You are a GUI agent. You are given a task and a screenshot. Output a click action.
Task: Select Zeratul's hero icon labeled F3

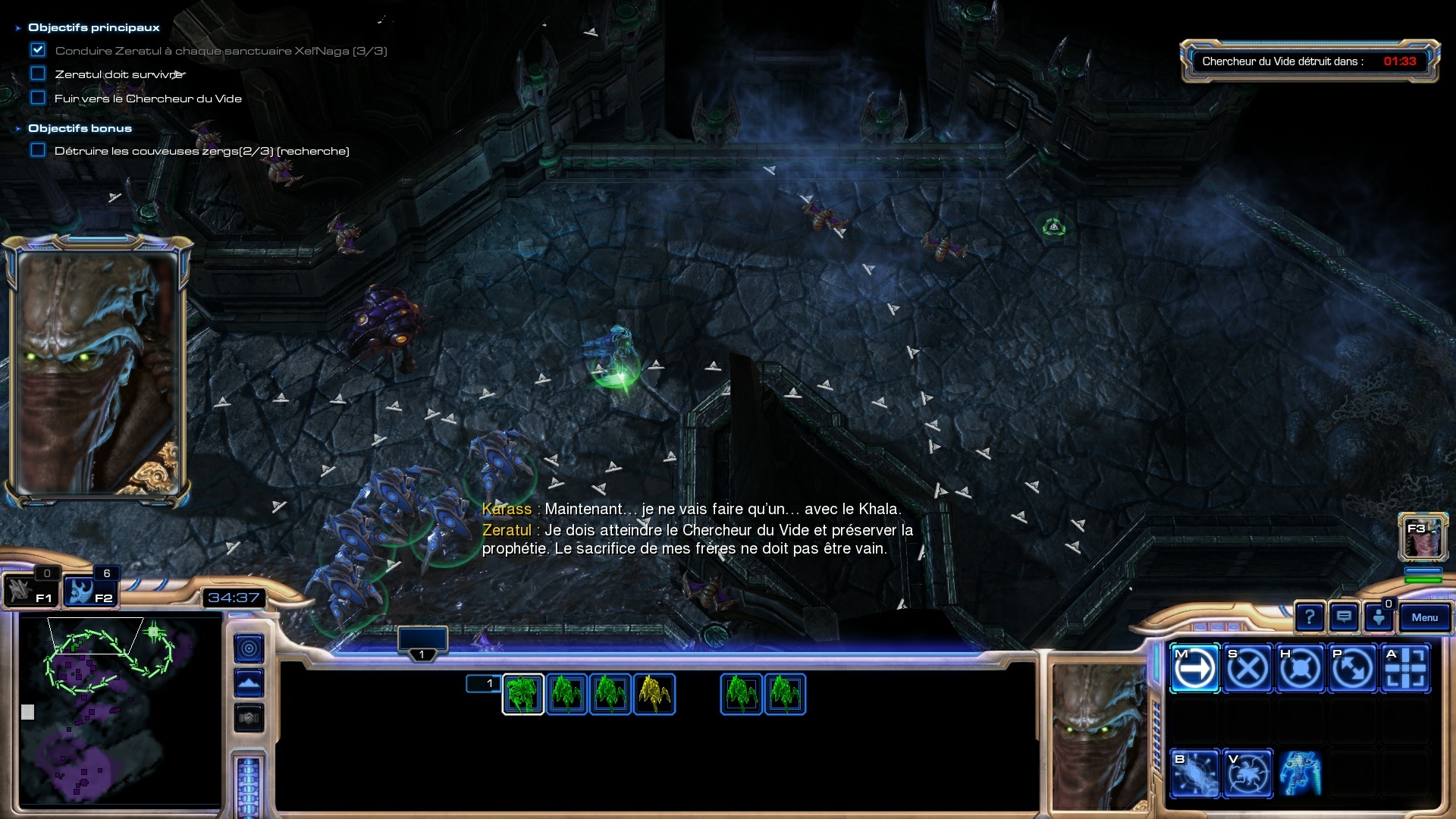(1423, 537)
